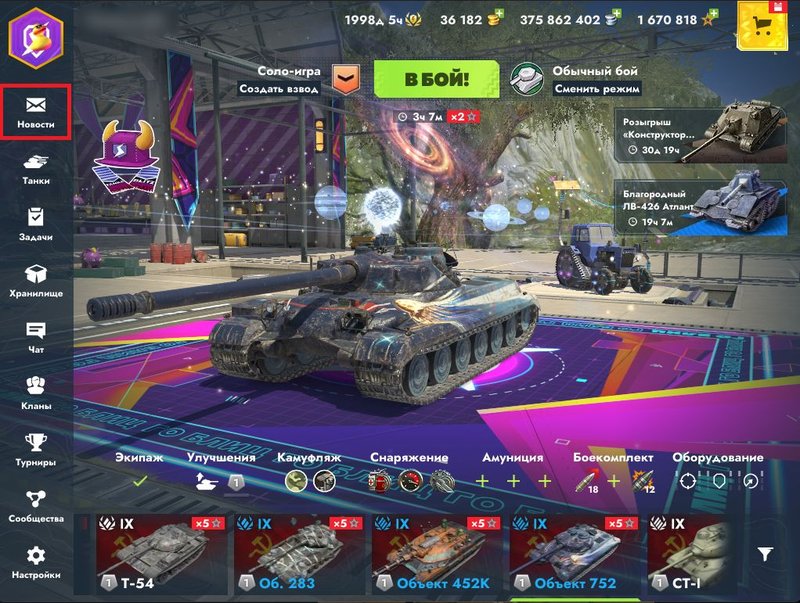Start a battle with В БОЙ!
This screenshot has height=603, width=800.
[x=436, y=79]
